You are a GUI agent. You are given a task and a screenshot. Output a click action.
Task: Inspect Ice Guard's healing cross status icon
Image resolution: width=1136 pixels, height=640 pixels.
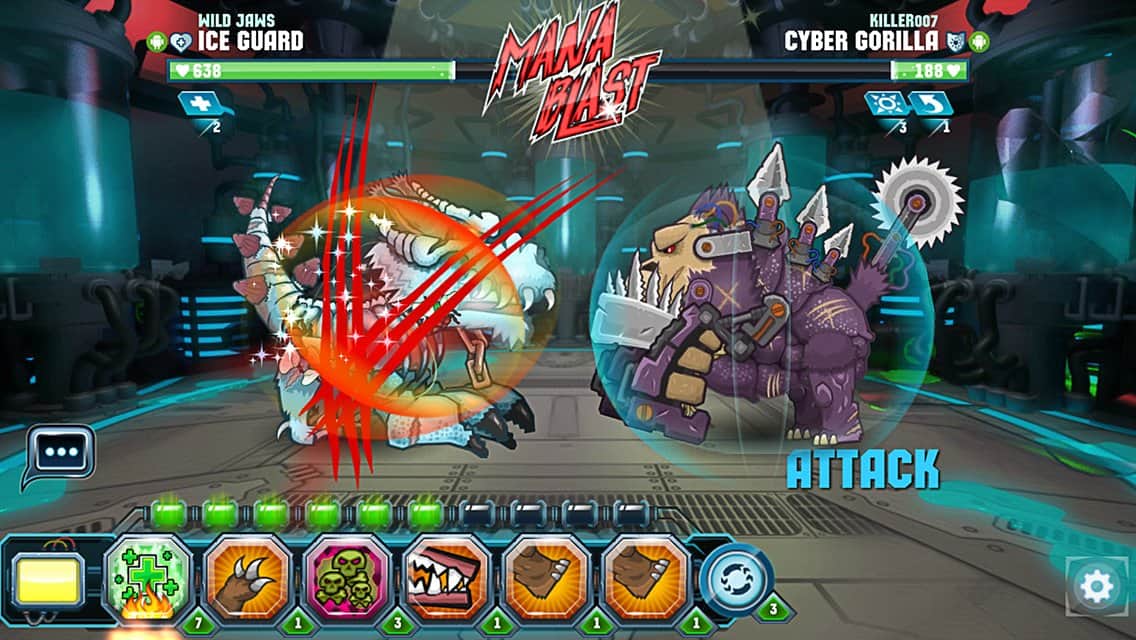196,103
